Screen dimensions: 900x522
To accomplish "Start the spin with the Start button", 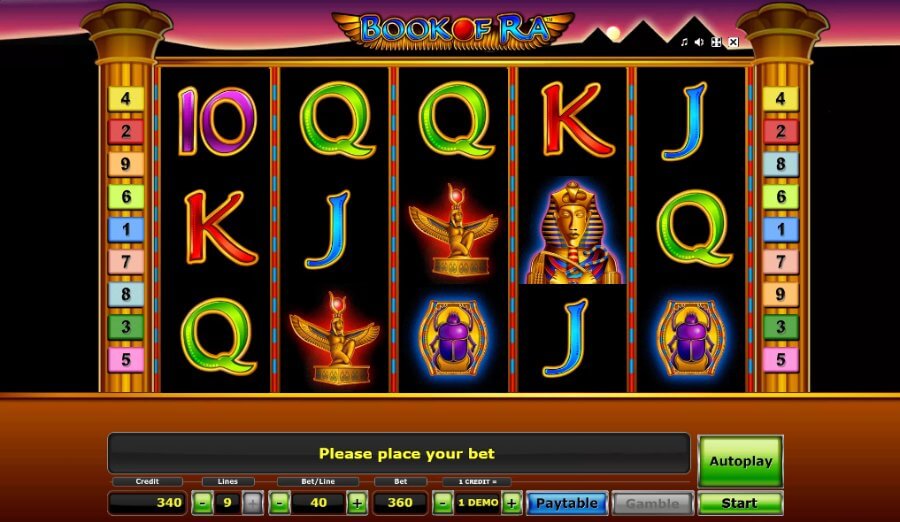I will click(740, 503).
